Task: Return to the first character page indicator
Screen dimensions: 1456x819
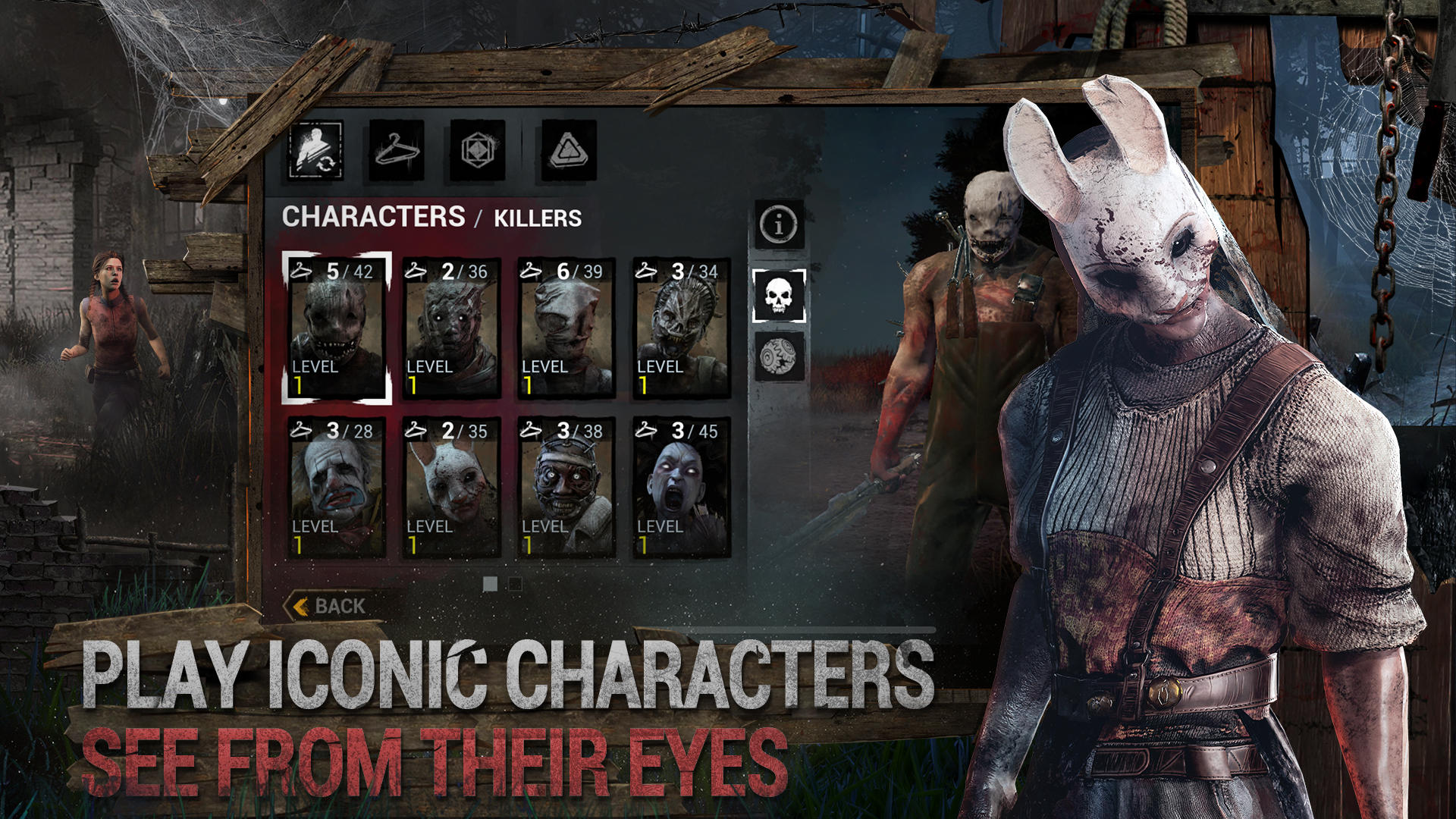Action: point(490,584)
